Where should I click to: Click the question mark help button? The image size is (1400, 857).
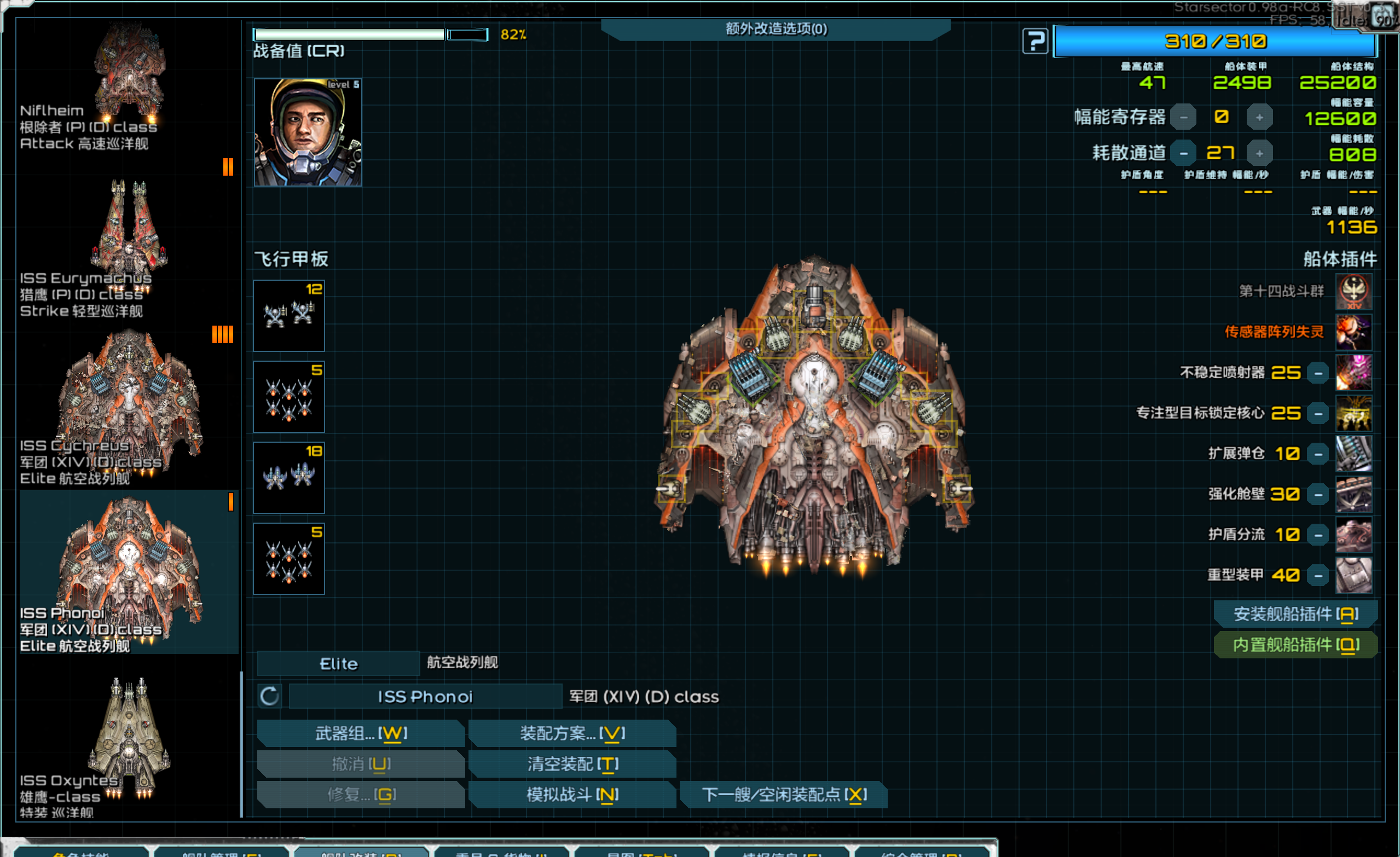1034,42
